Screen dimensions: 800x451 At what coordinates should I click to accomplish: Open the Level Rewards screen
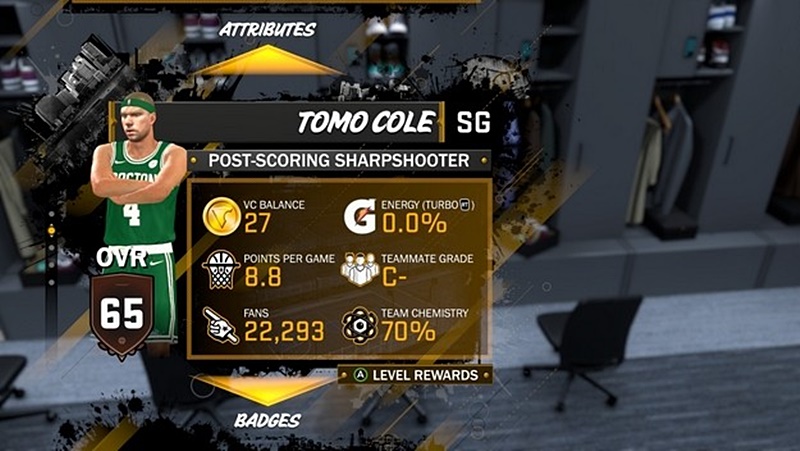pyautogui.click(x=420, y=374)
